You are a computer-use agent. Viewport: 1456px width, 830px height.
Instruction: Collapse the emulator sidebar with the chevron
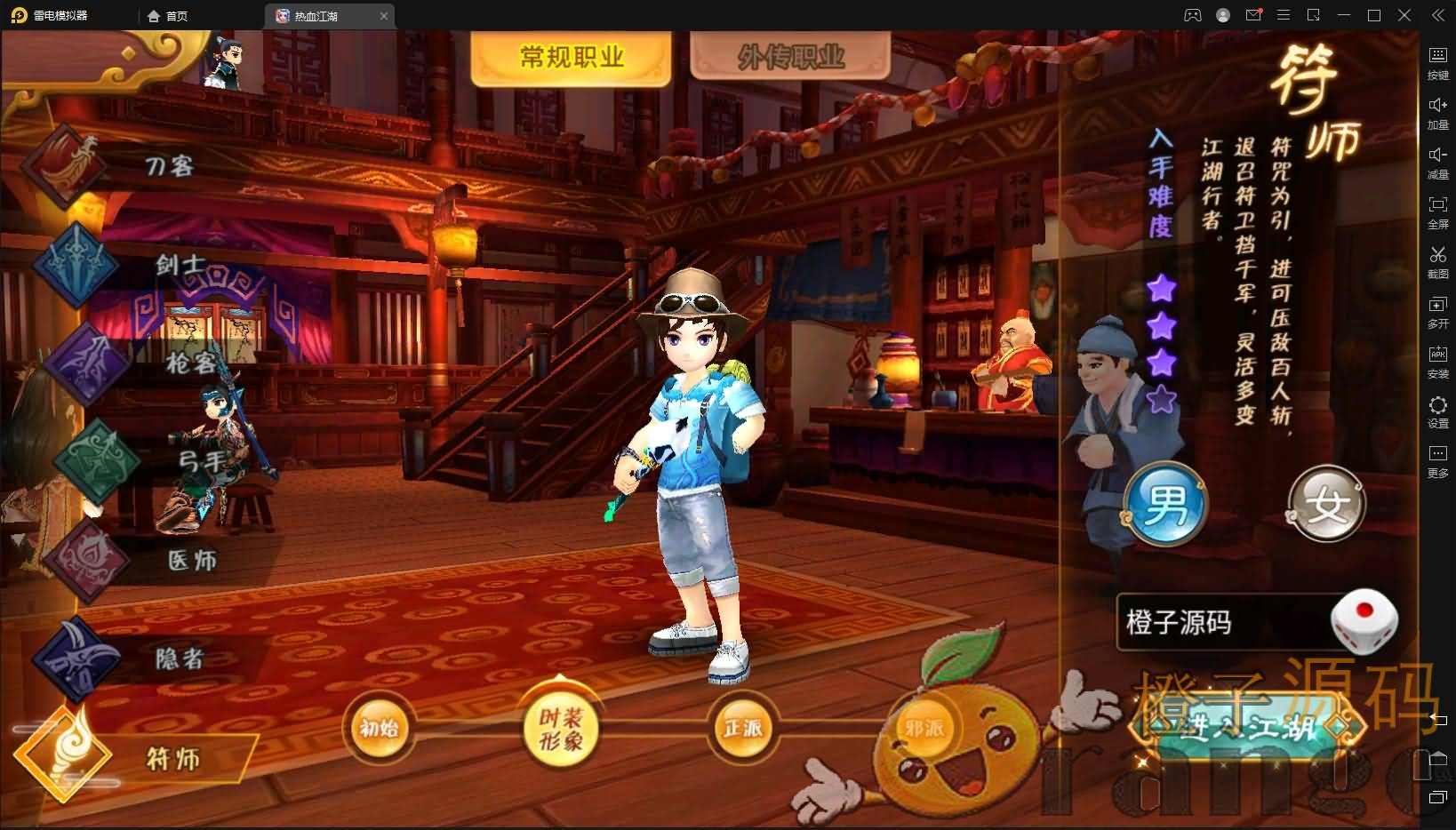[1437, 14]
